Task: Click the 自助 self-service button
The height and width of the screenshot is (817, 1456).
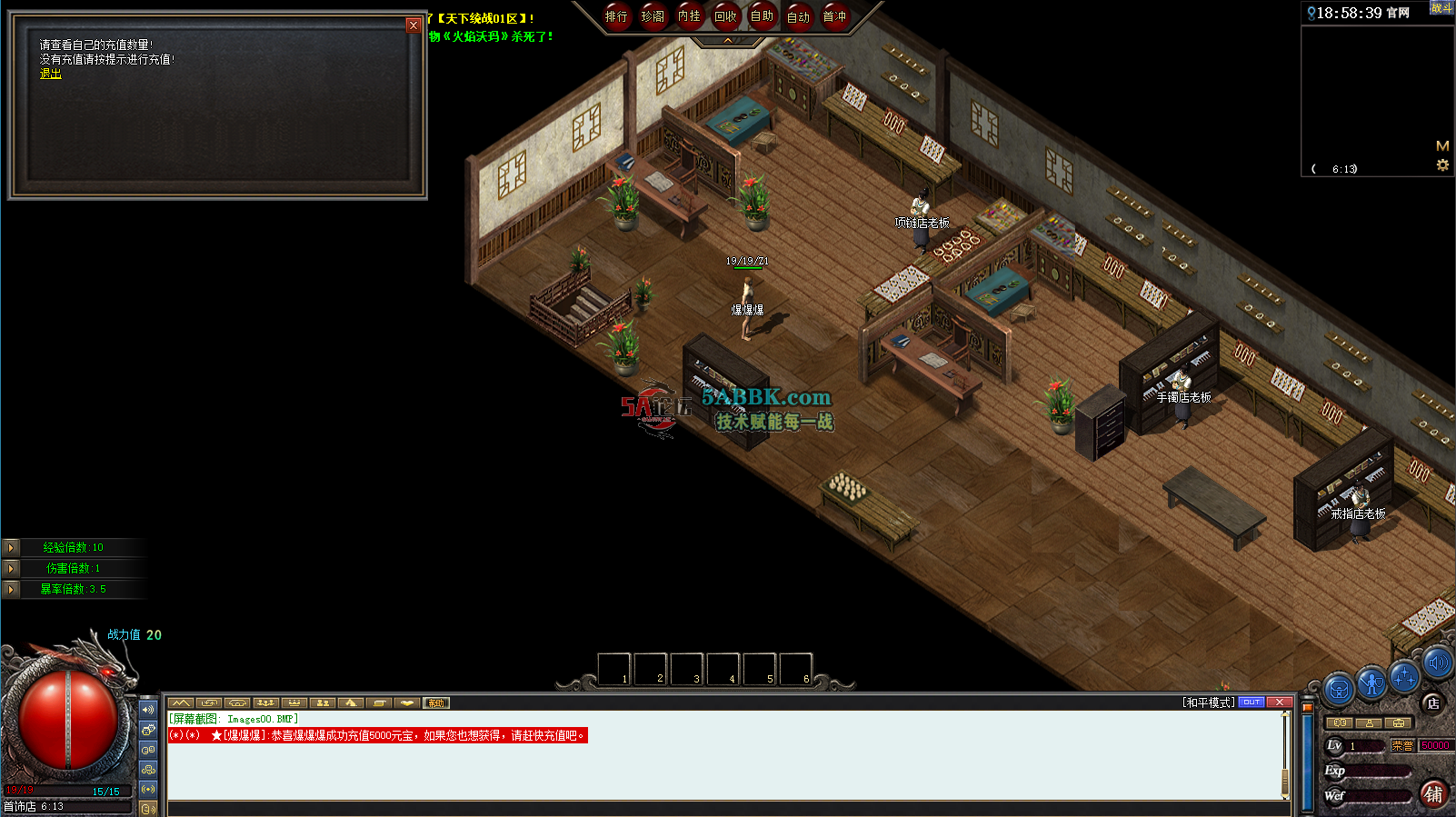Action: pyautogui.click(x=762, y=16)
